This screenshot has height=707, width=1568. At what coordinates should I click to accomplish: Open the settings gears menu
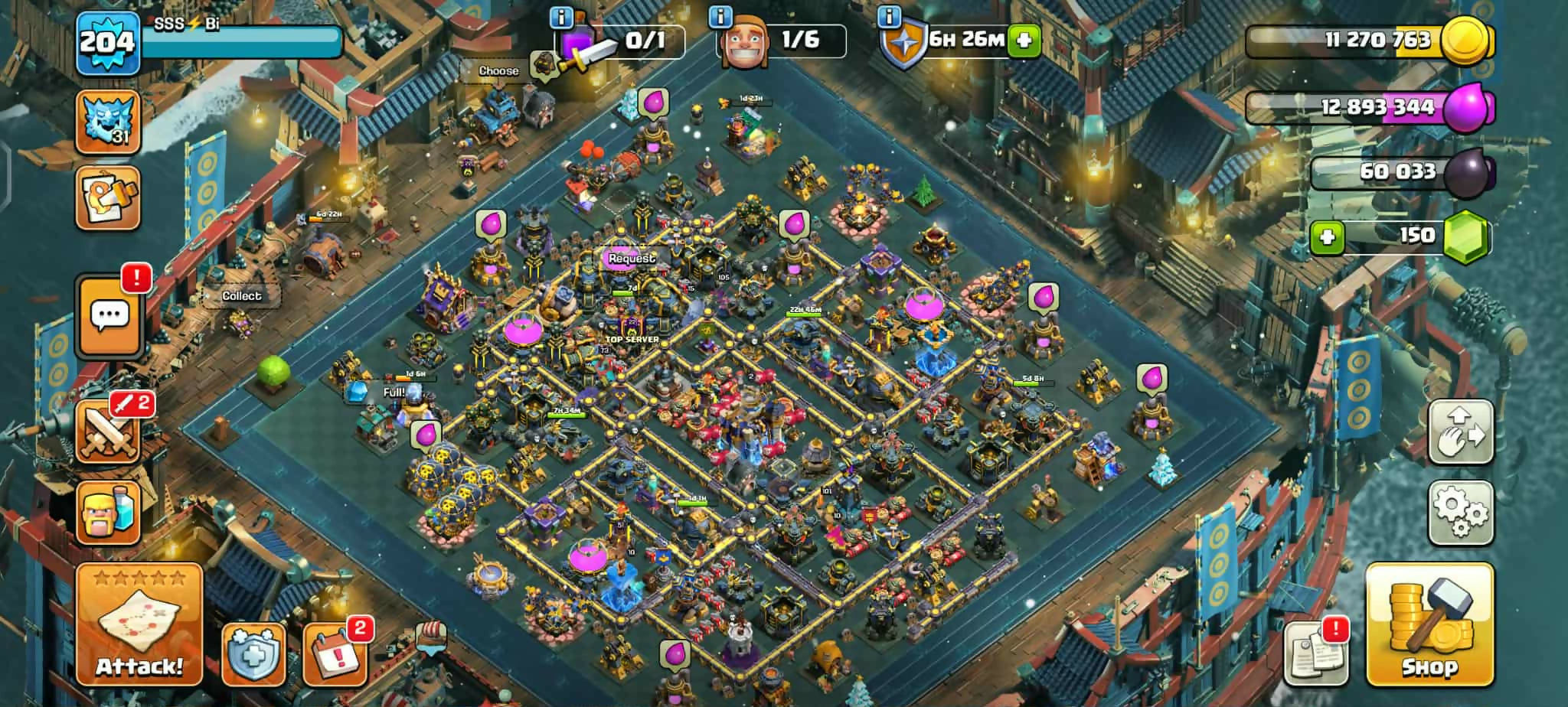[x=1460, y=512]
